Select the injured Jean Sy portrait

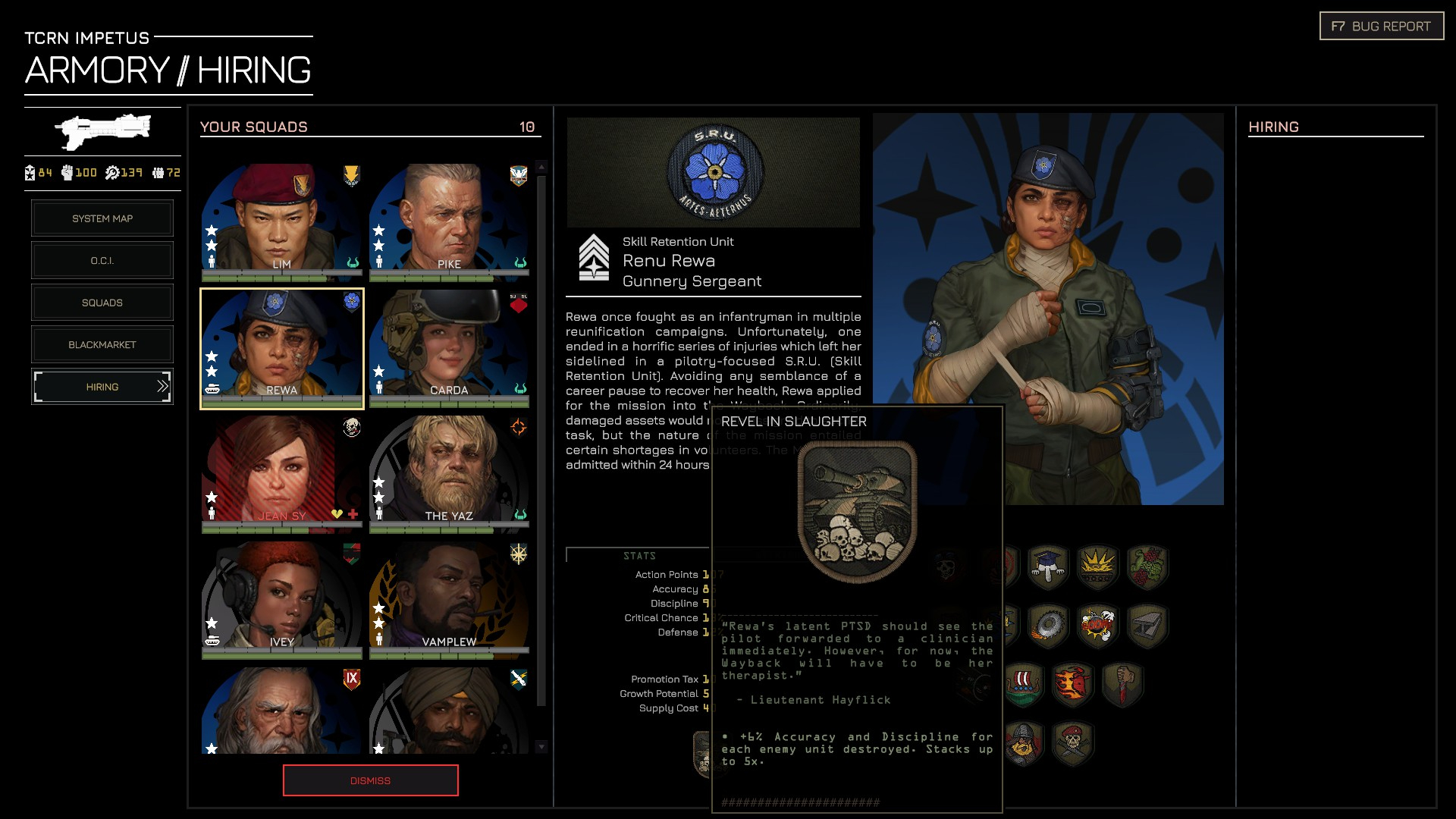[x=281, y=472]
